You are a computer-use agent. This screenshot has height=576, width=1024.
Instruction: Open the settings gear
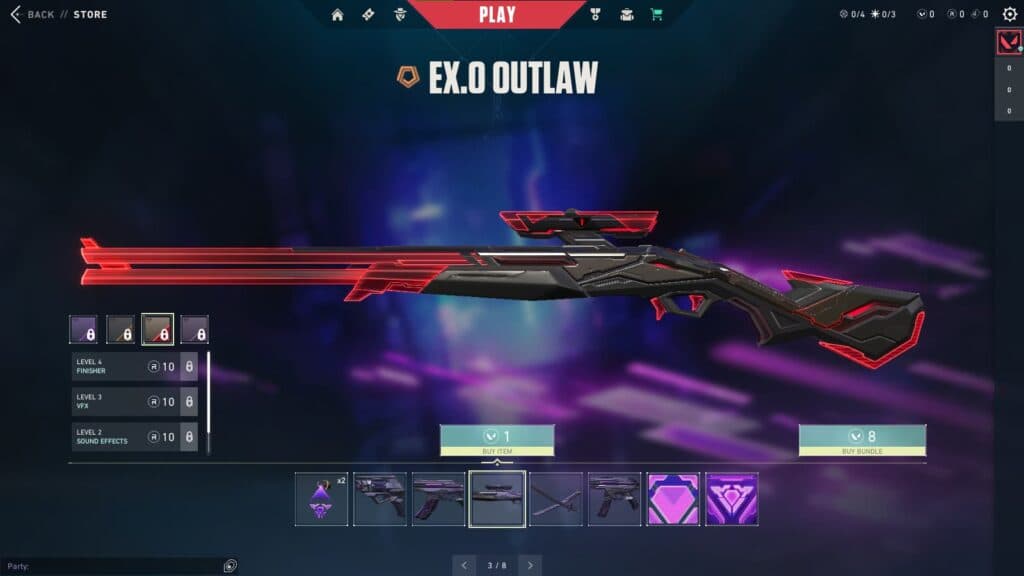(x=1009, y=14)
